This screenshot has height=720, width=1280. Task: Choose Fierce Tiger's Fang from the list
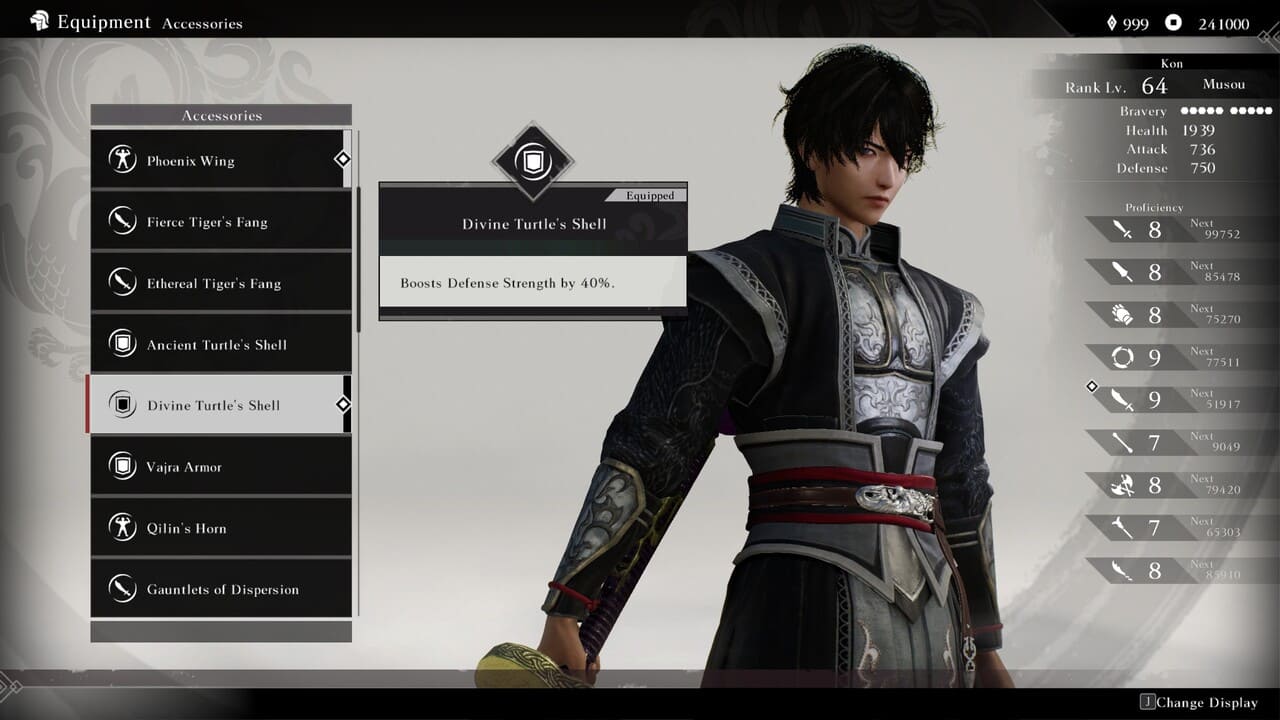220,222
